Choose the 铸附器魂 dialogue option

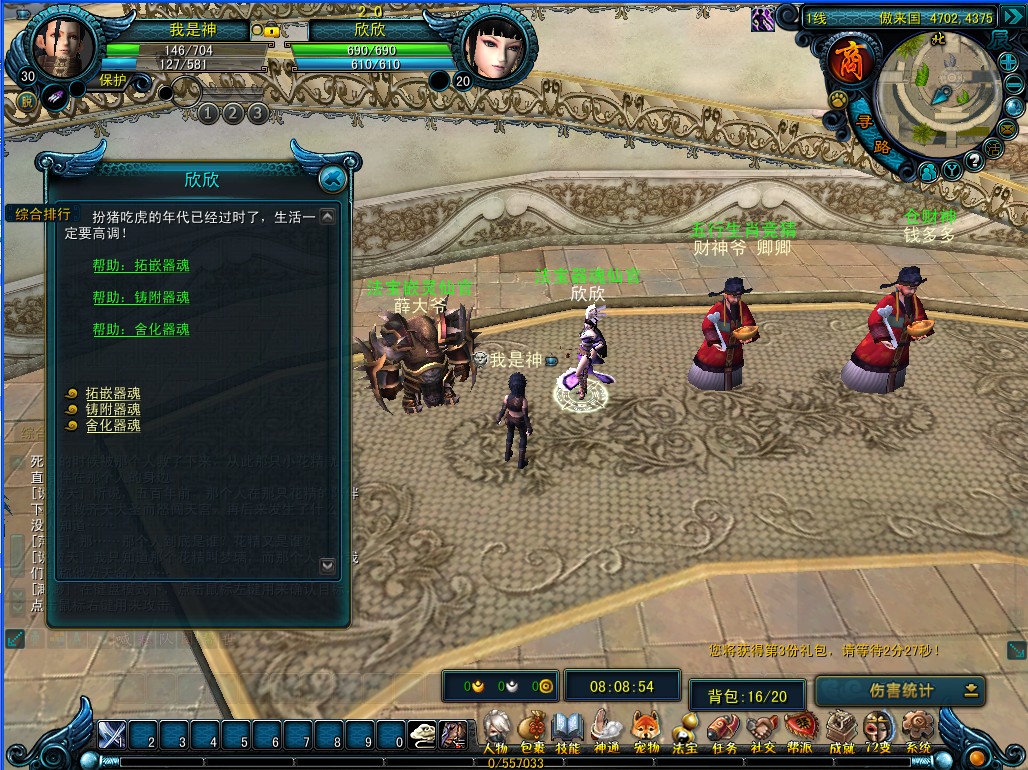[x=112, y=409]
